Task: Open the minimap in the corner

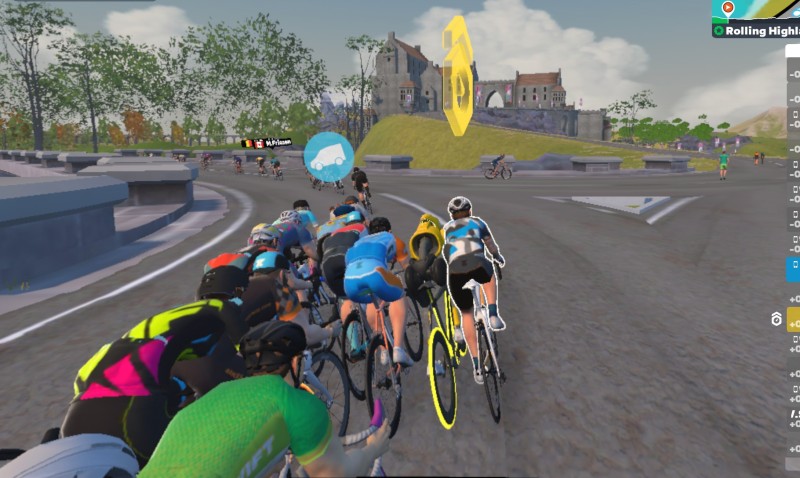Action: [x=757, y=10]
